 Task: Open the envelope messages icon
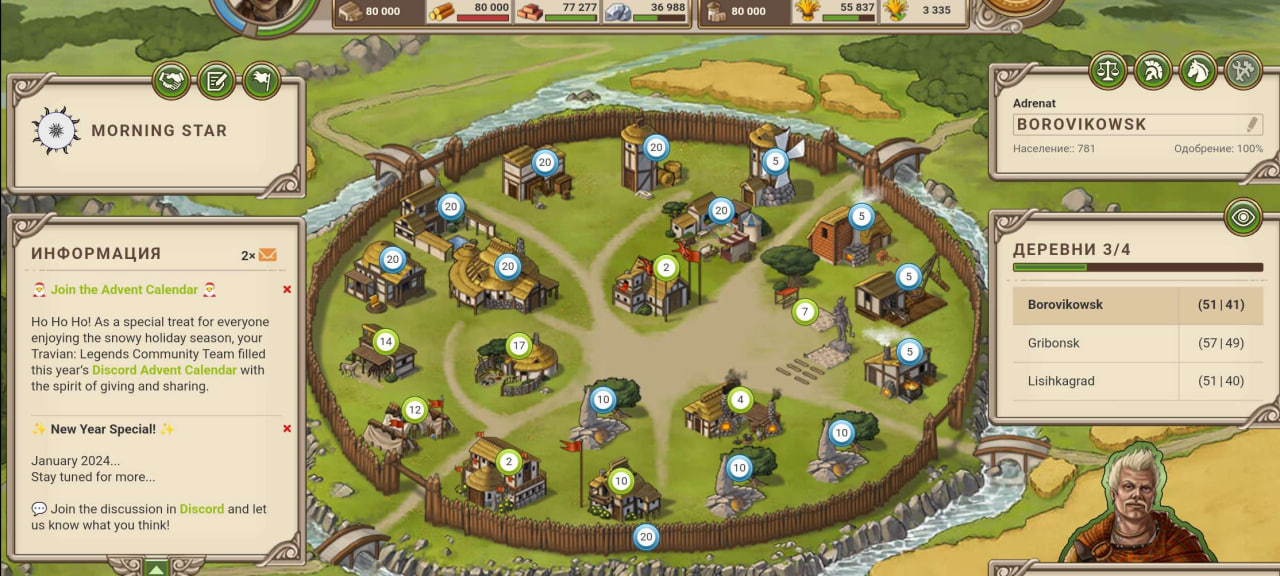point(268,255)
